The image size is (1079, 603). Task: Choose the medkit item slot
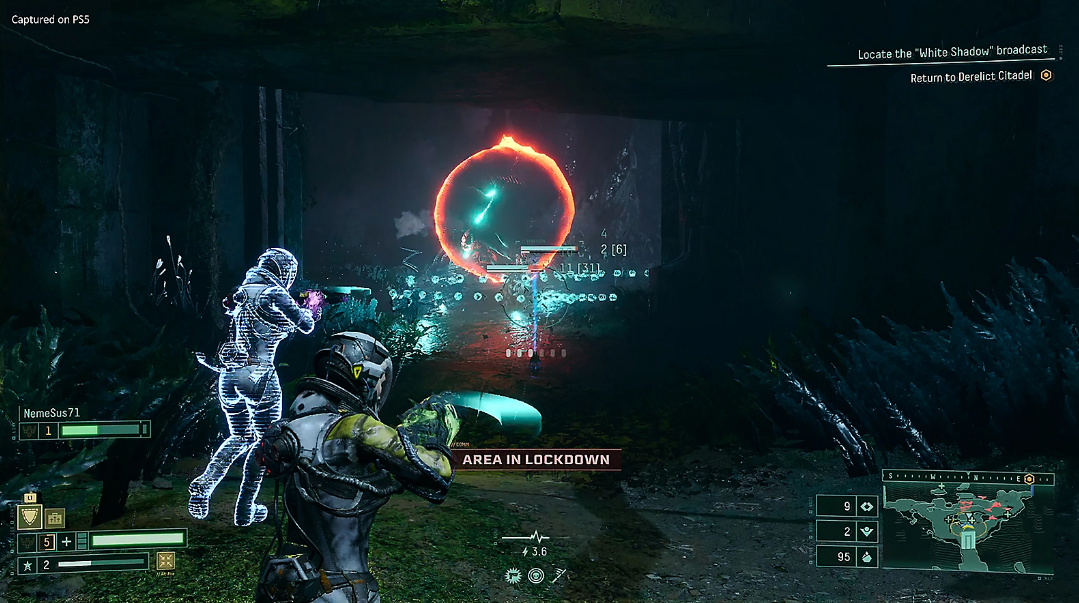(54, 517)
